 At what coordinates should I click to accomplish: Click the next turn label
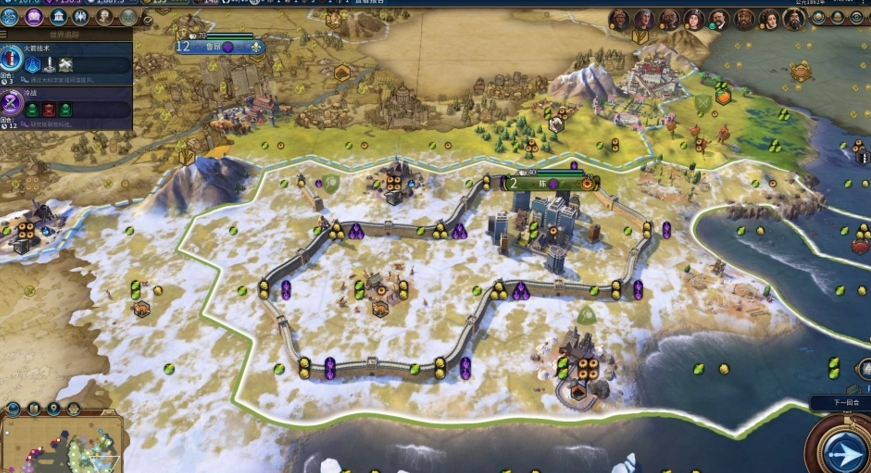point(845,403)
